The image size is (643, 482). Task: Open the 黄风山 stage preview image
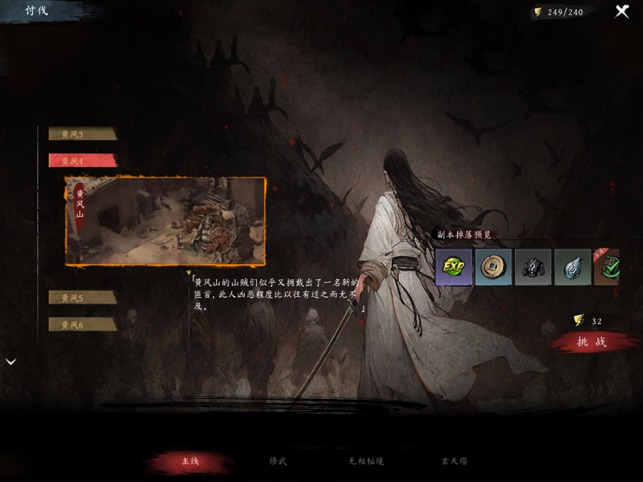tap(165, 221)
